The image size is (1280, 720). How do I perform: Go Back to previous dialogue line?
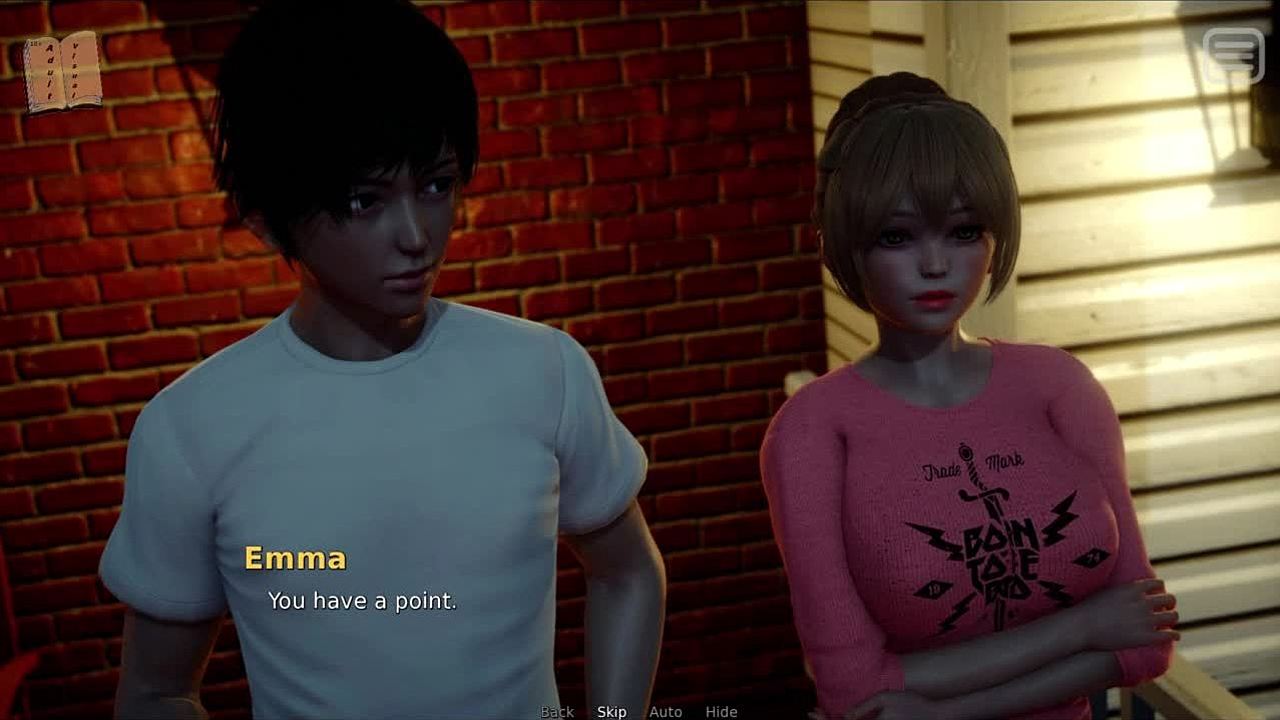pos(557,712)
